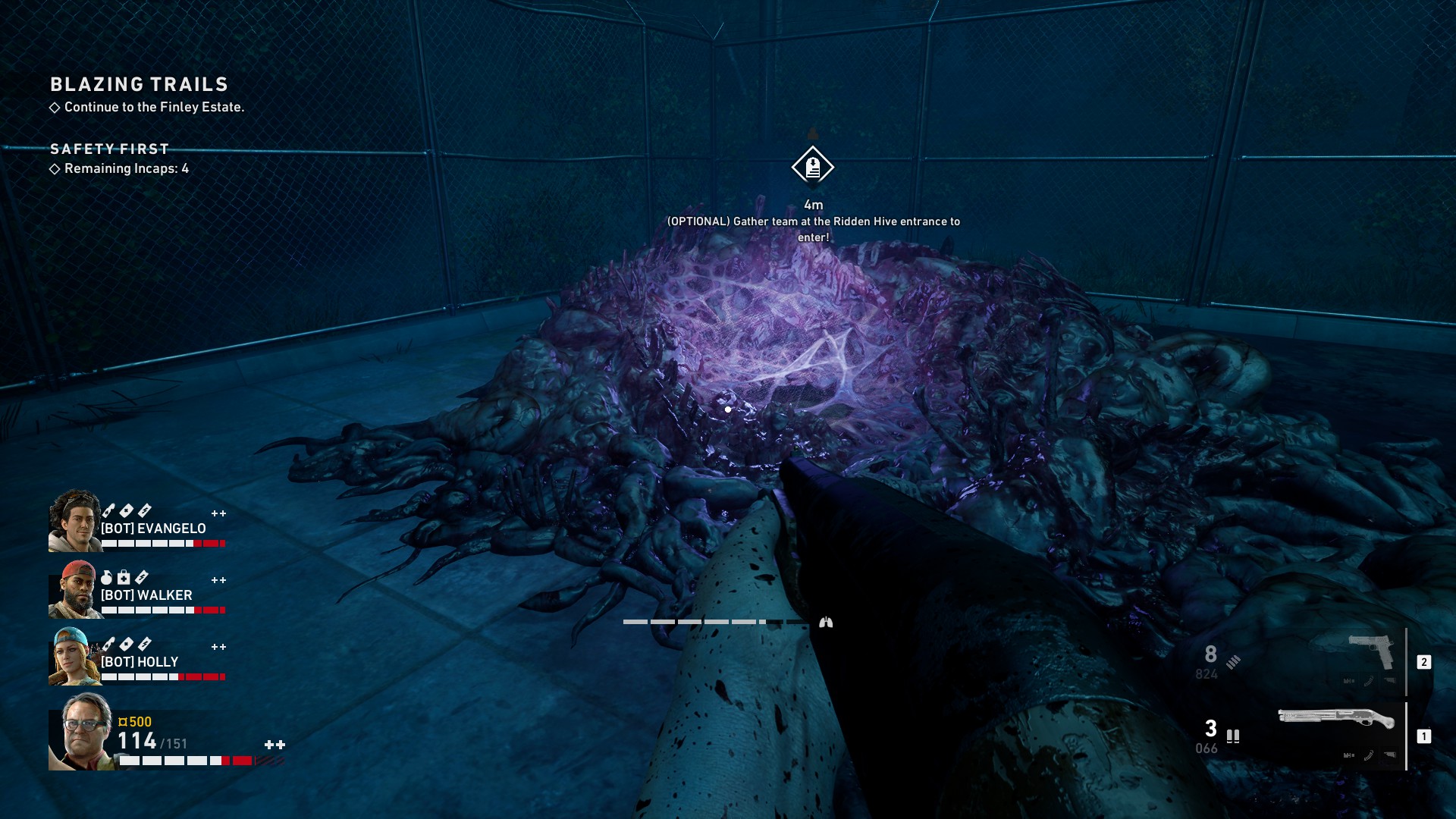Click the Ridden Hive entrance waypoint marker
The width and height of the screenshot is (1456, 819).
(x=813, y=167)
